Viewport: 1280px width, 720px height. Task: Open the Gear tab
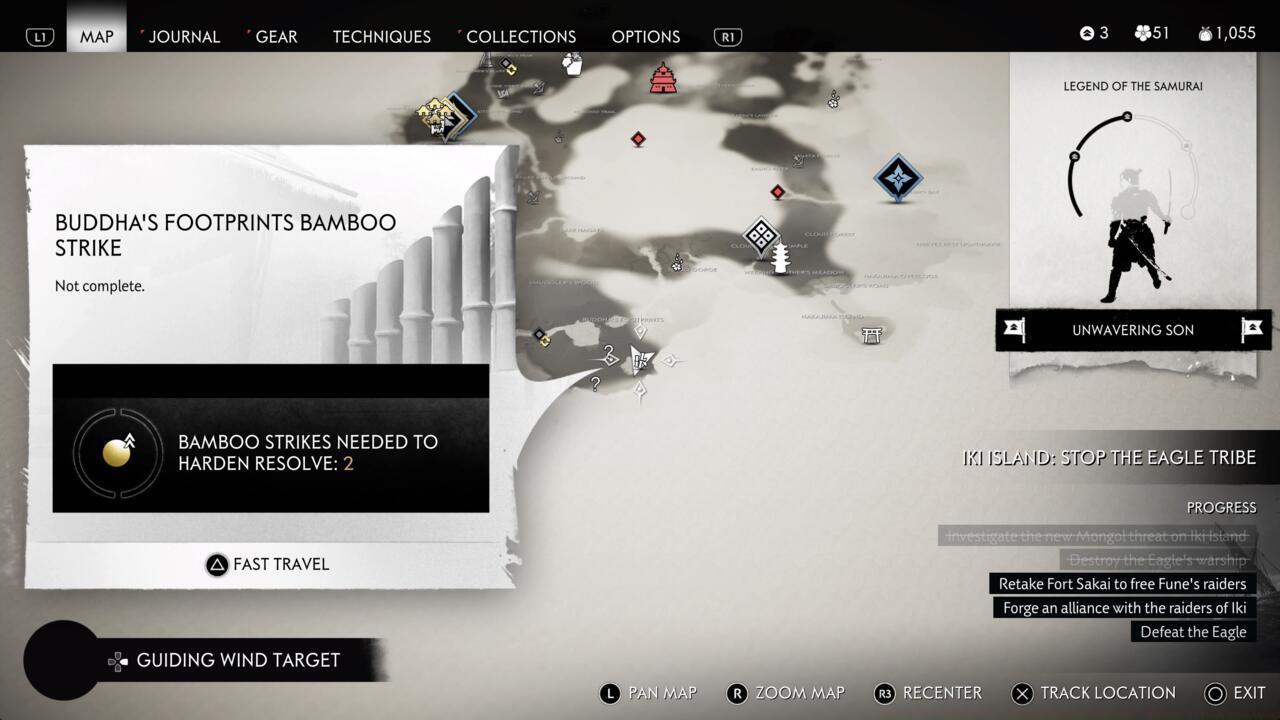tap(276, 36)
